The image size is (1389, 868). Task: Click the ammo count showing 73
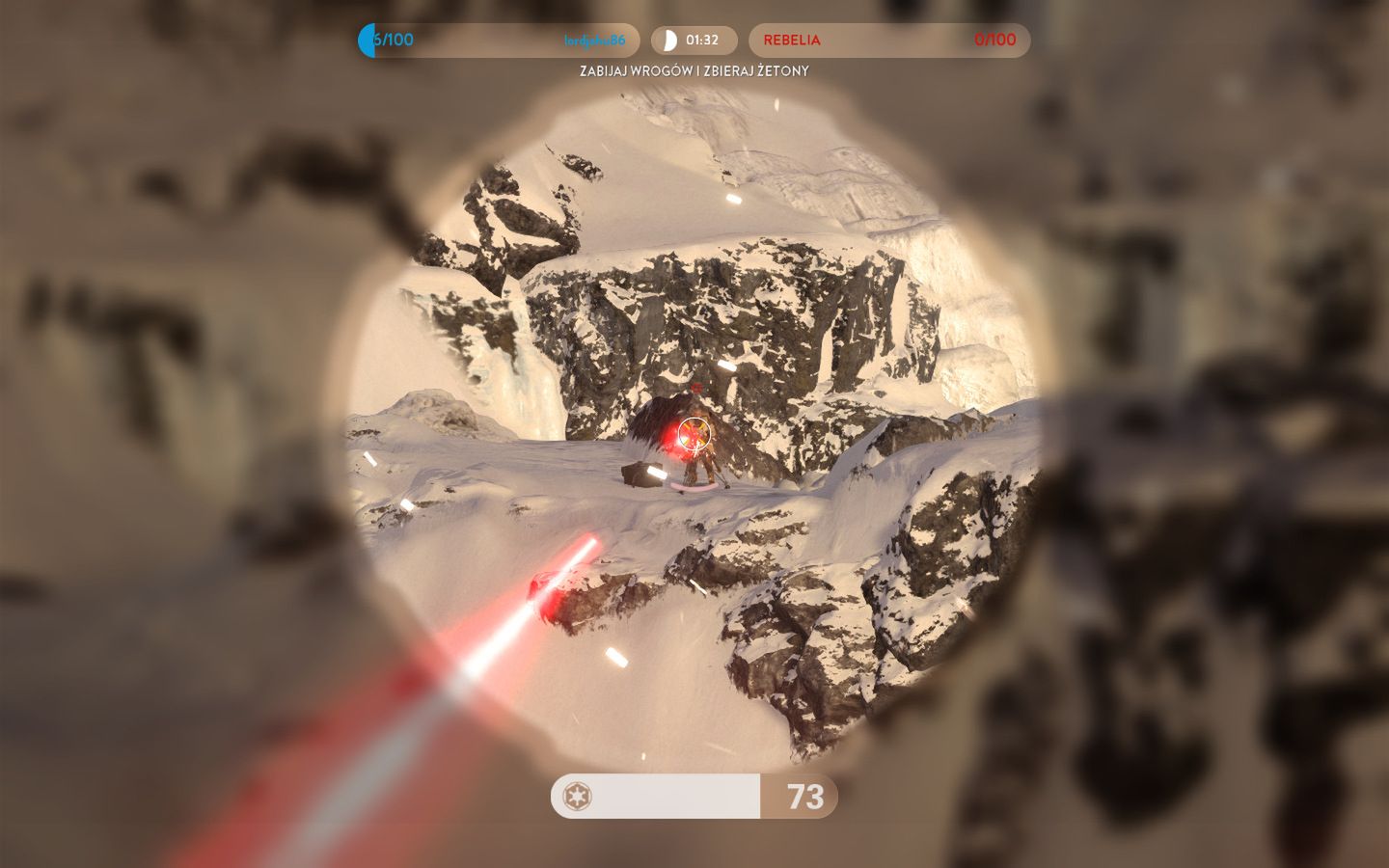click(x=806, y=798)
